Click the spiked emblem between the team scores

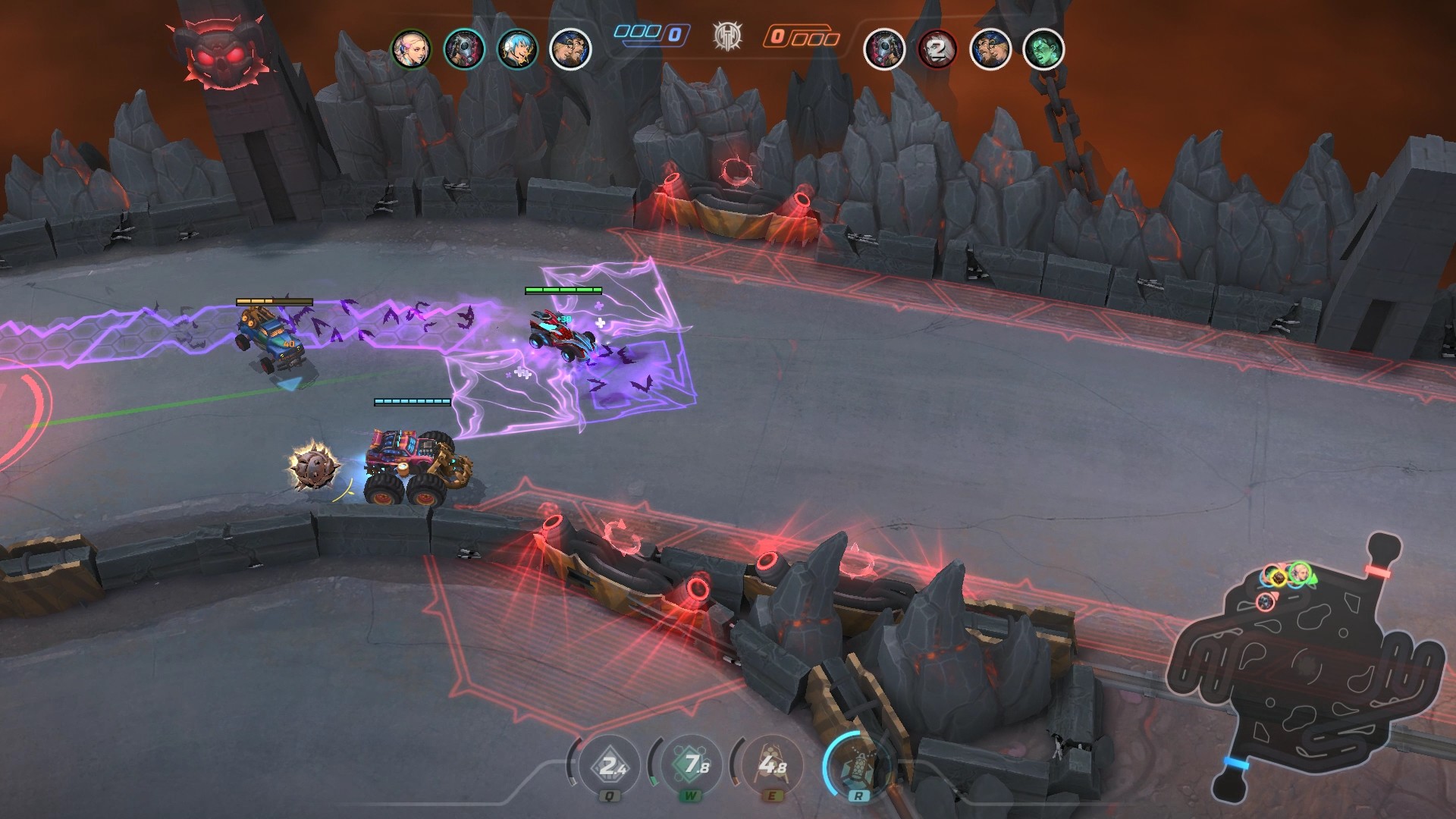coord(727,36)
